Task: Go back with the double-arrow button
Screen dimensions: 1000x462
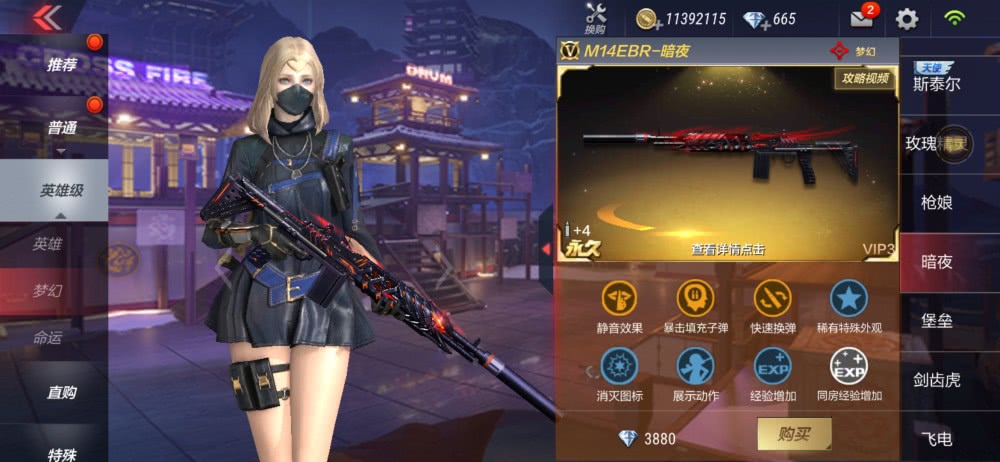Action: pos(46,17)
